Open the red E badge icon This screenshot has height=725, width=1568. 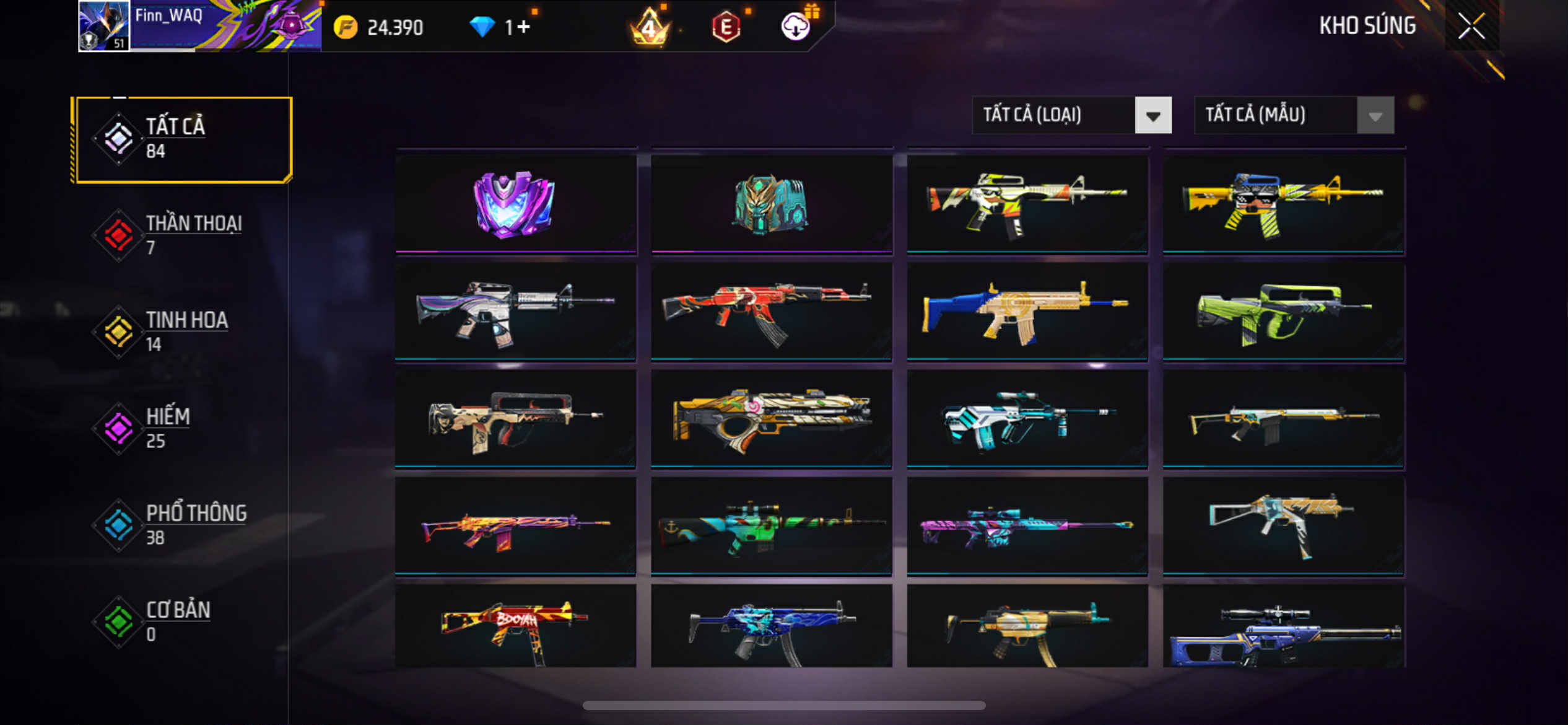pos(726,27)
